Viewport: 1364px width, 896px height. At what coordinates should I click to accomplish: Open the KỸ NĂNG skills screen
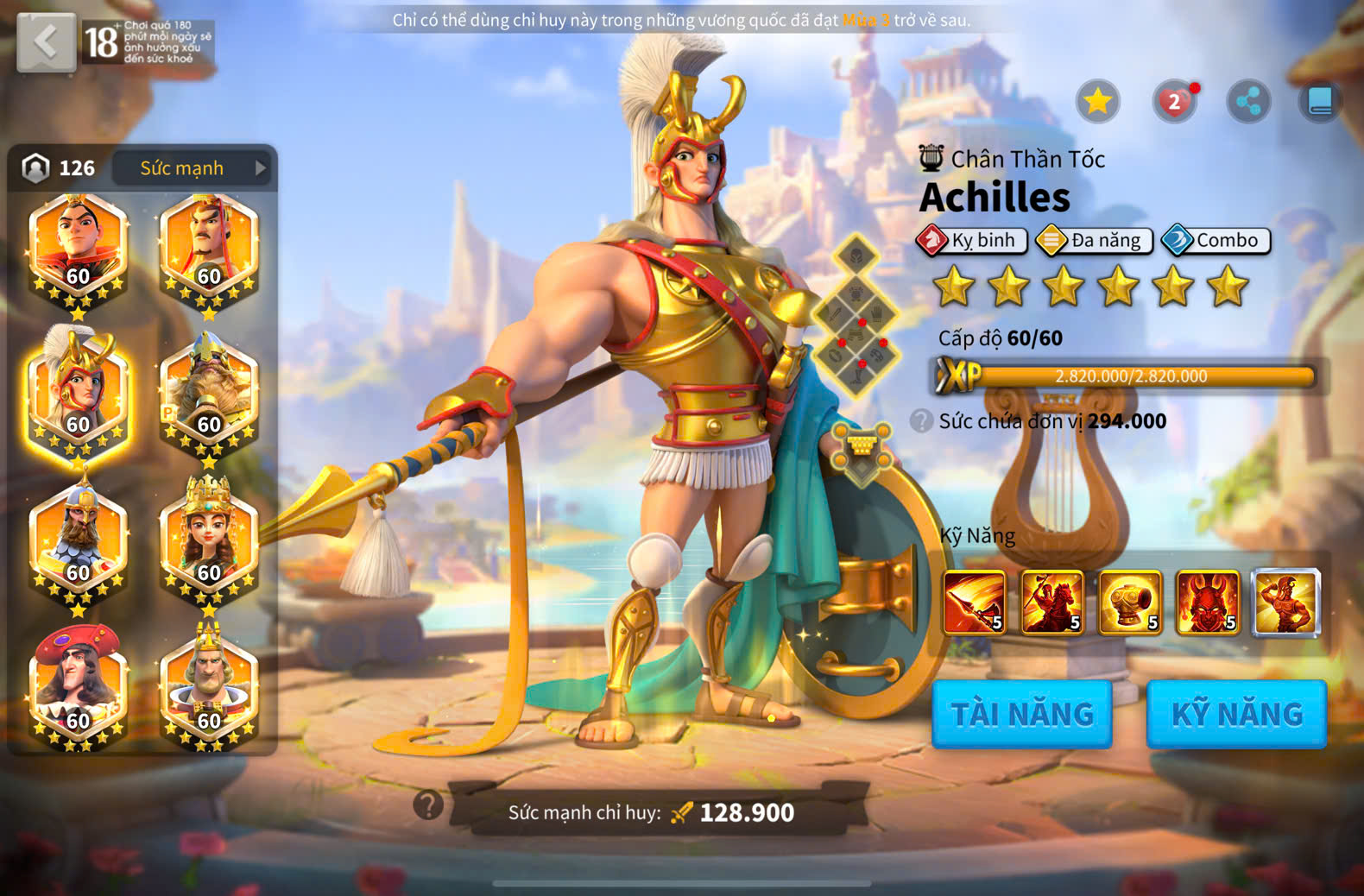[x=1236, y=714]
